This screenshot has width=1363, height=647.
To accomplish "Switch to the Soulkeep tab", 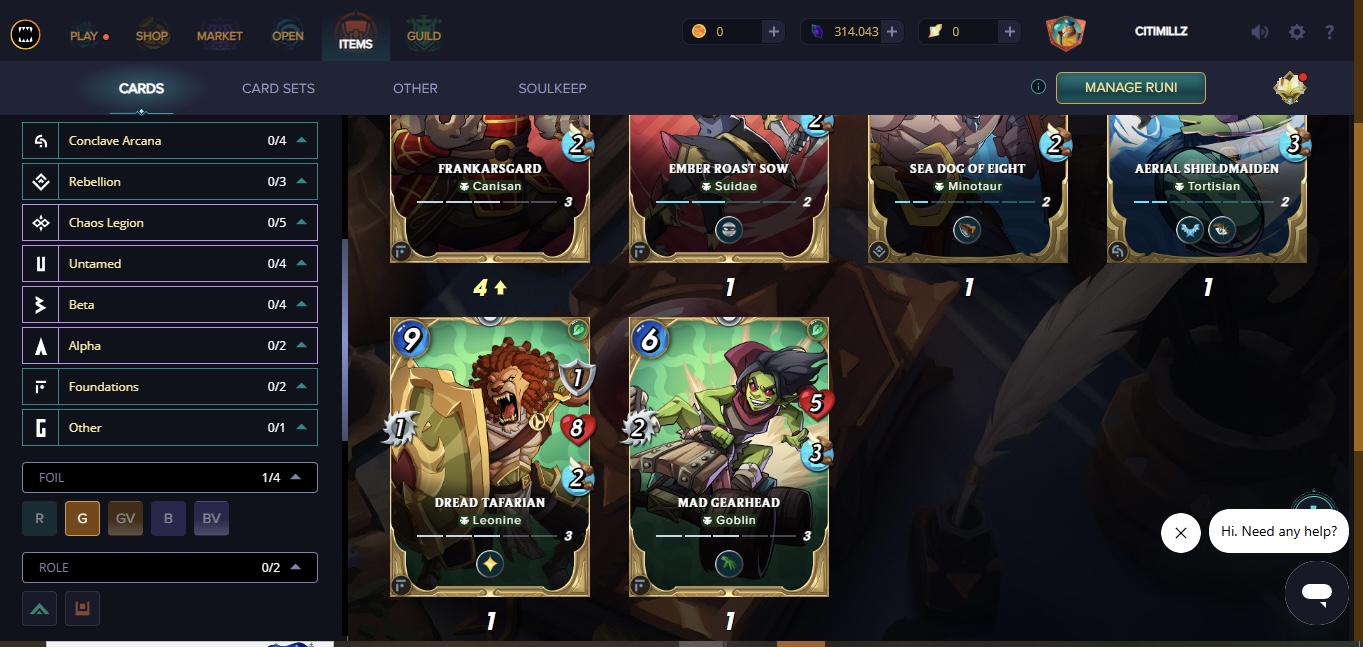I will coord(552,88).
